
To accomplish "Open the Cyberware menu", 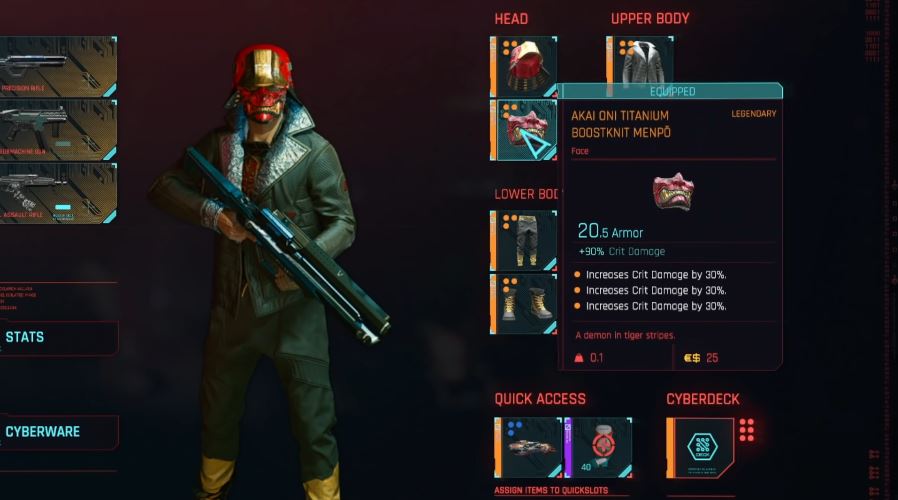I will [58, 432].
